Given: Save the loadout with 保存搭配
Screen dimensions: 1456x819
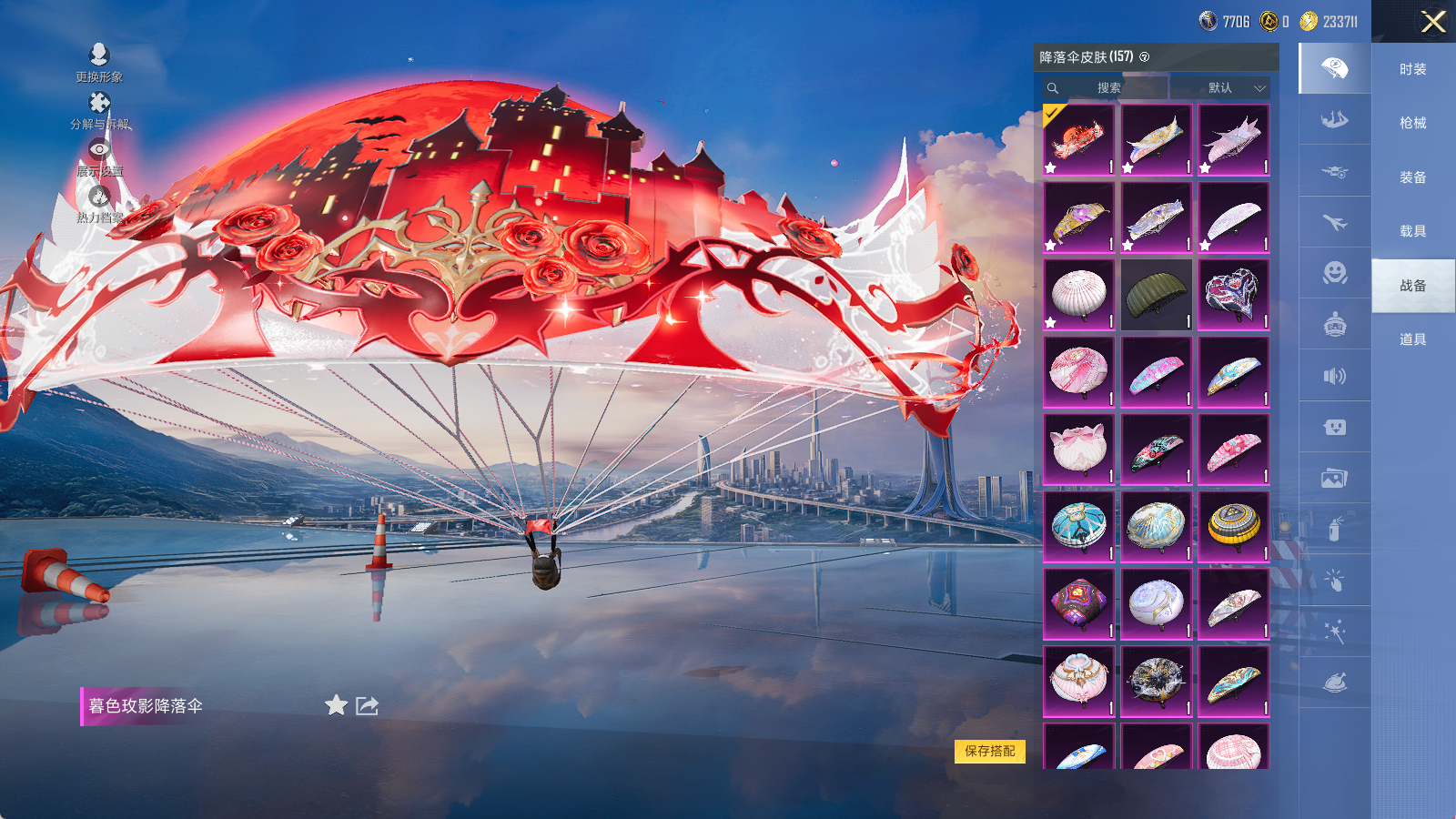Looking at the screenshot, I should pyautogui.click(x=989, y=751).
